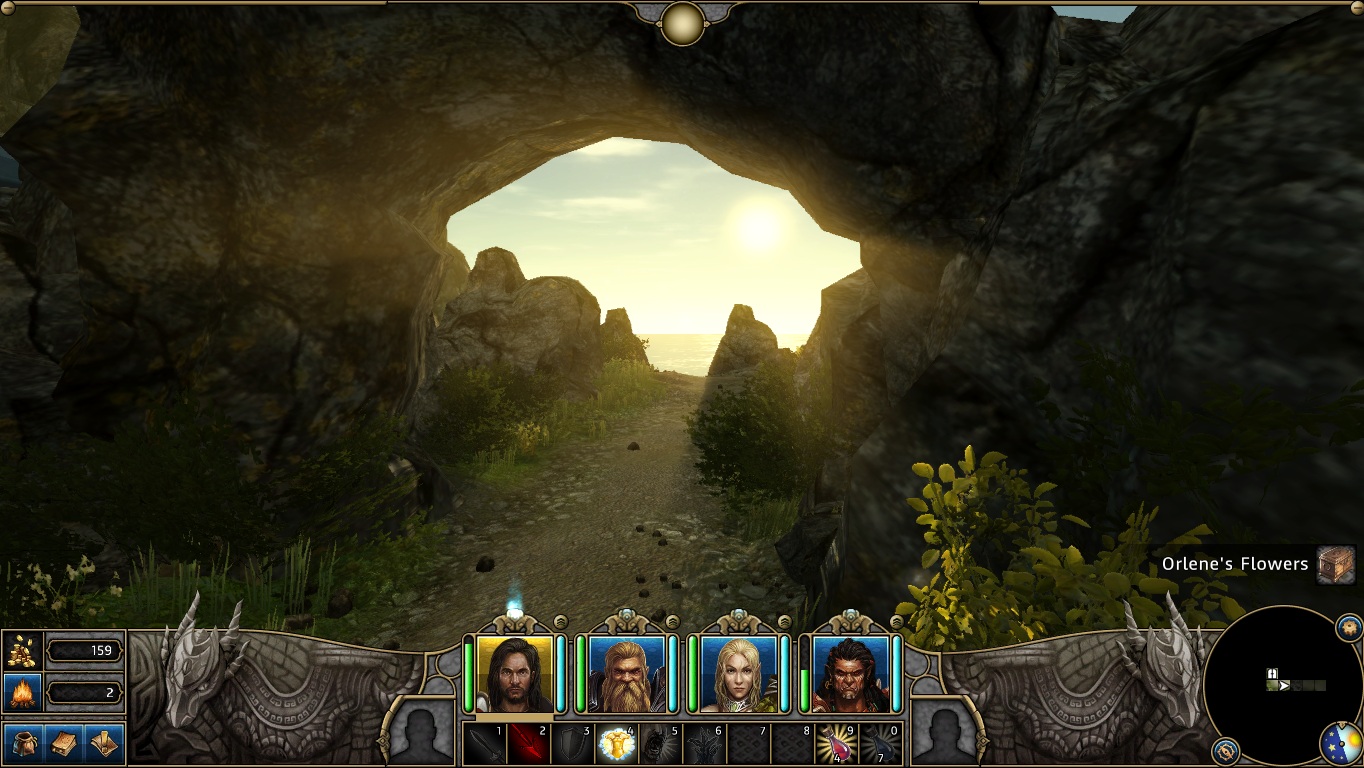
Task: Open the quest journal with exclamation mark
Action: pyautogui.click(x=104, y=743)
